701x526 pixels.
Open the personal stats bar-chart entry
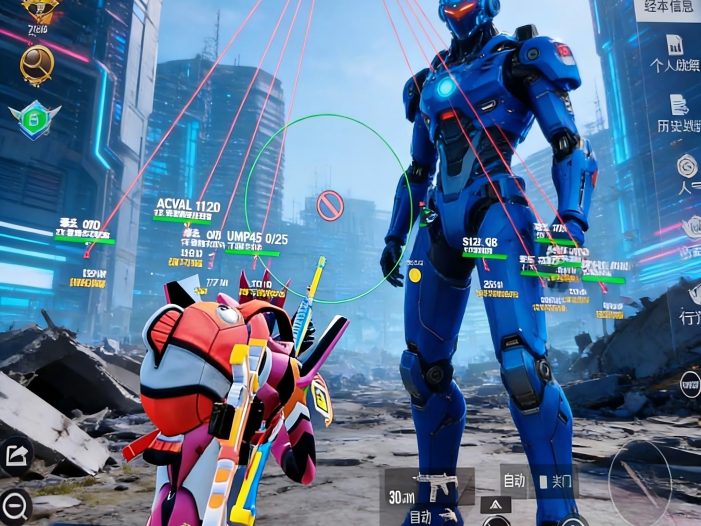[x=675, y=54]
